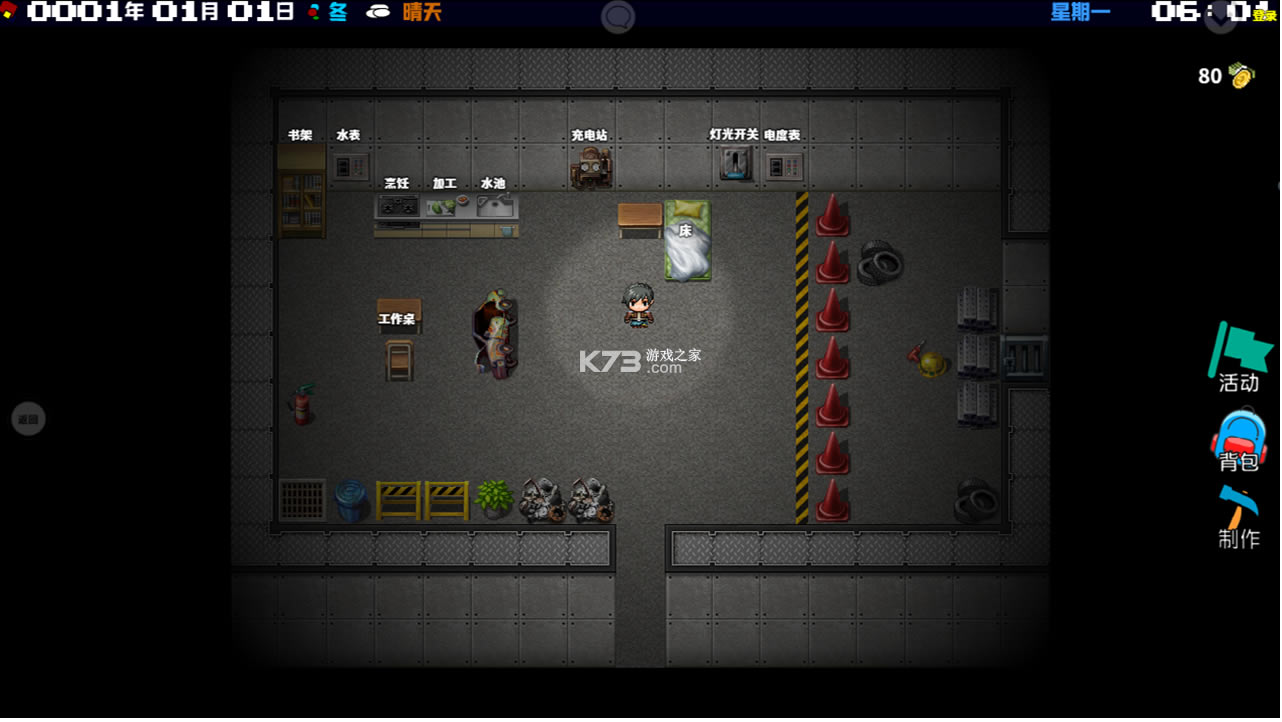The image size is (1282, 722).
Task: Open the 背包 backpack inventory
Action: pos(1239,440)
